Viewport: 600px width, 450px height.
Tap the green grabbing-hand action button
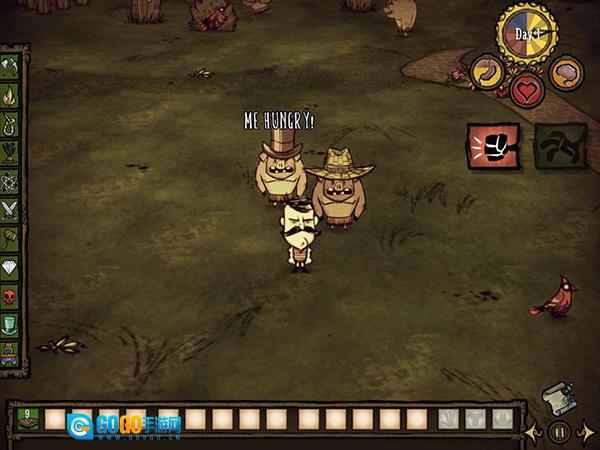(553, 144)
